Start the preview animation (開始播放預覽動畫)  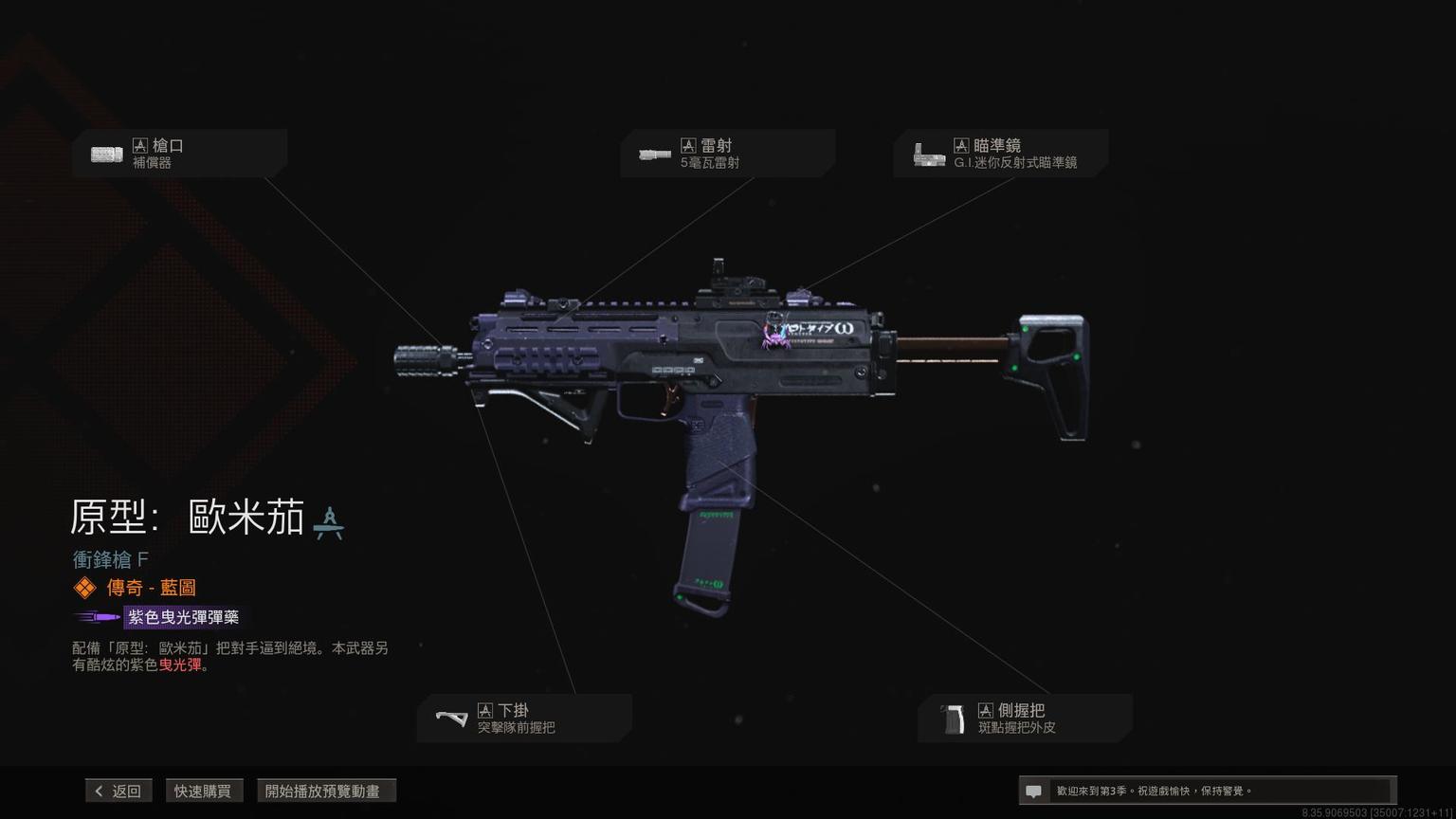point(325,791)
